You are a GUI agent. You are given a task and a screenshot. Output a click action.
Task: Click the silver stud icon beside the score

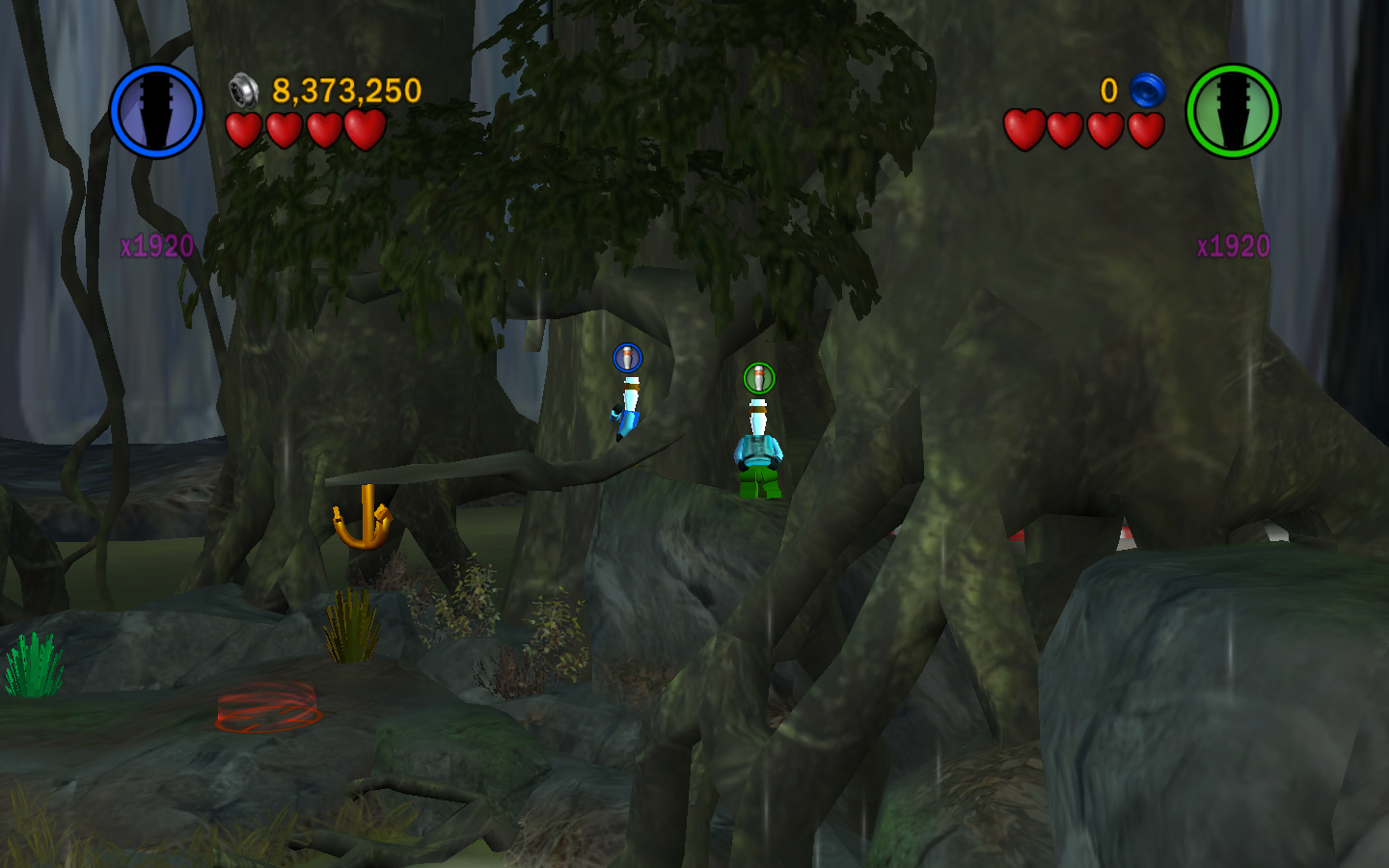tap(244, 91)
